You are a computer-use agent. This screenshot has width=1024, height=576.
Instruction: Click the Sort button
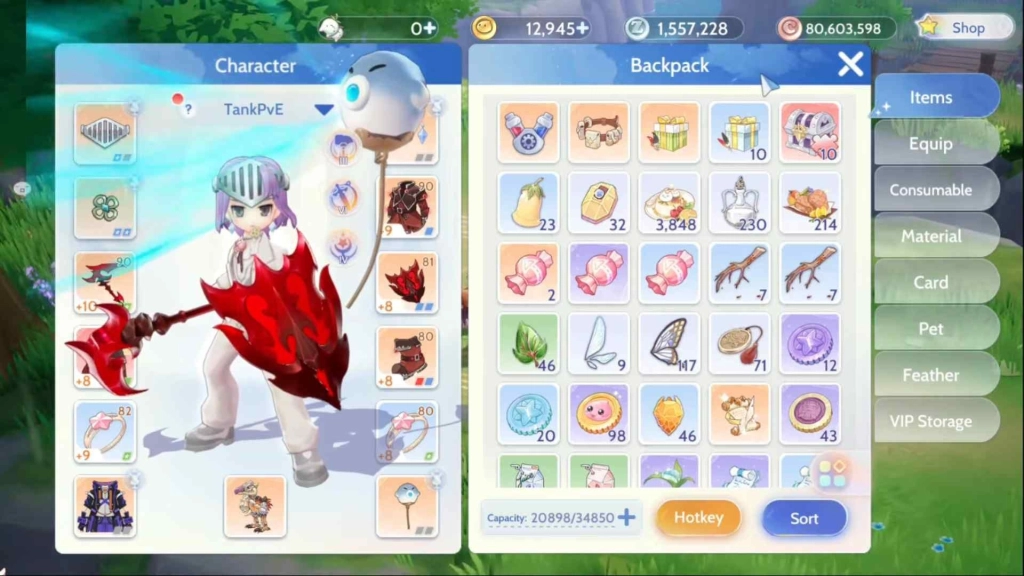[804, 518]
